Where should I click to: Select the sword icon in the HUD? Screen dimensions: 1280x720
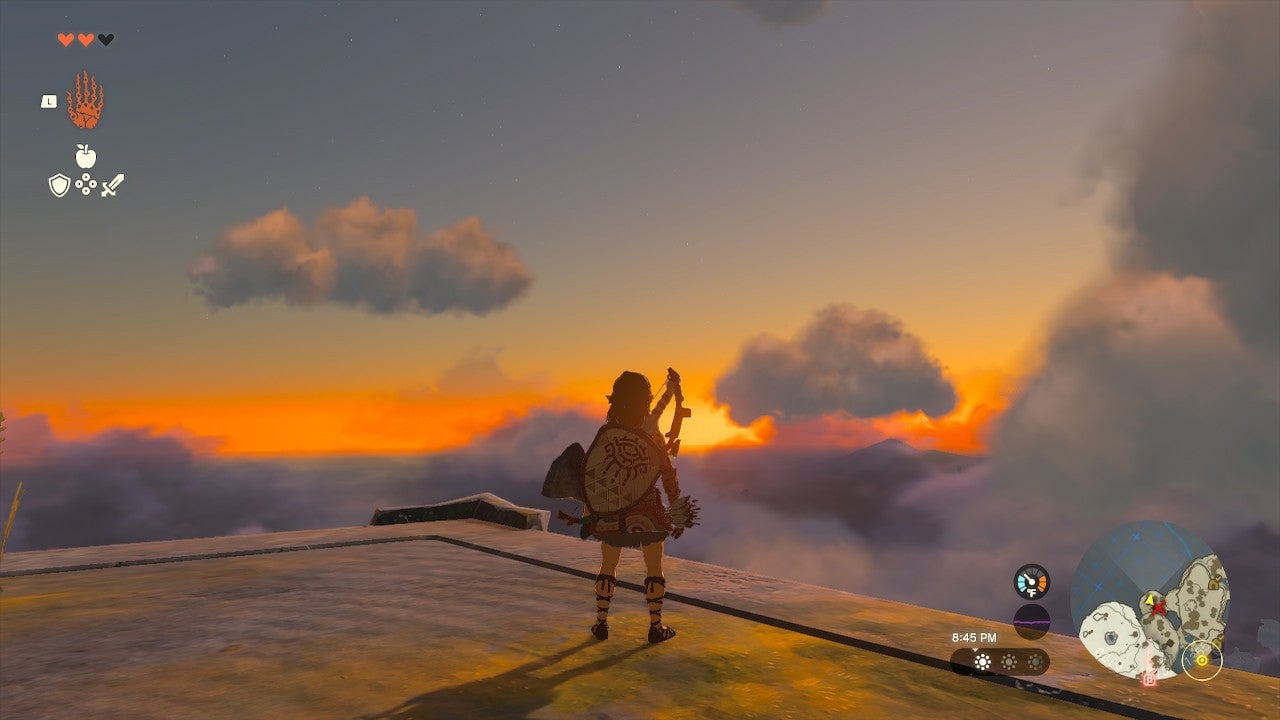click(x=112, y=185)
